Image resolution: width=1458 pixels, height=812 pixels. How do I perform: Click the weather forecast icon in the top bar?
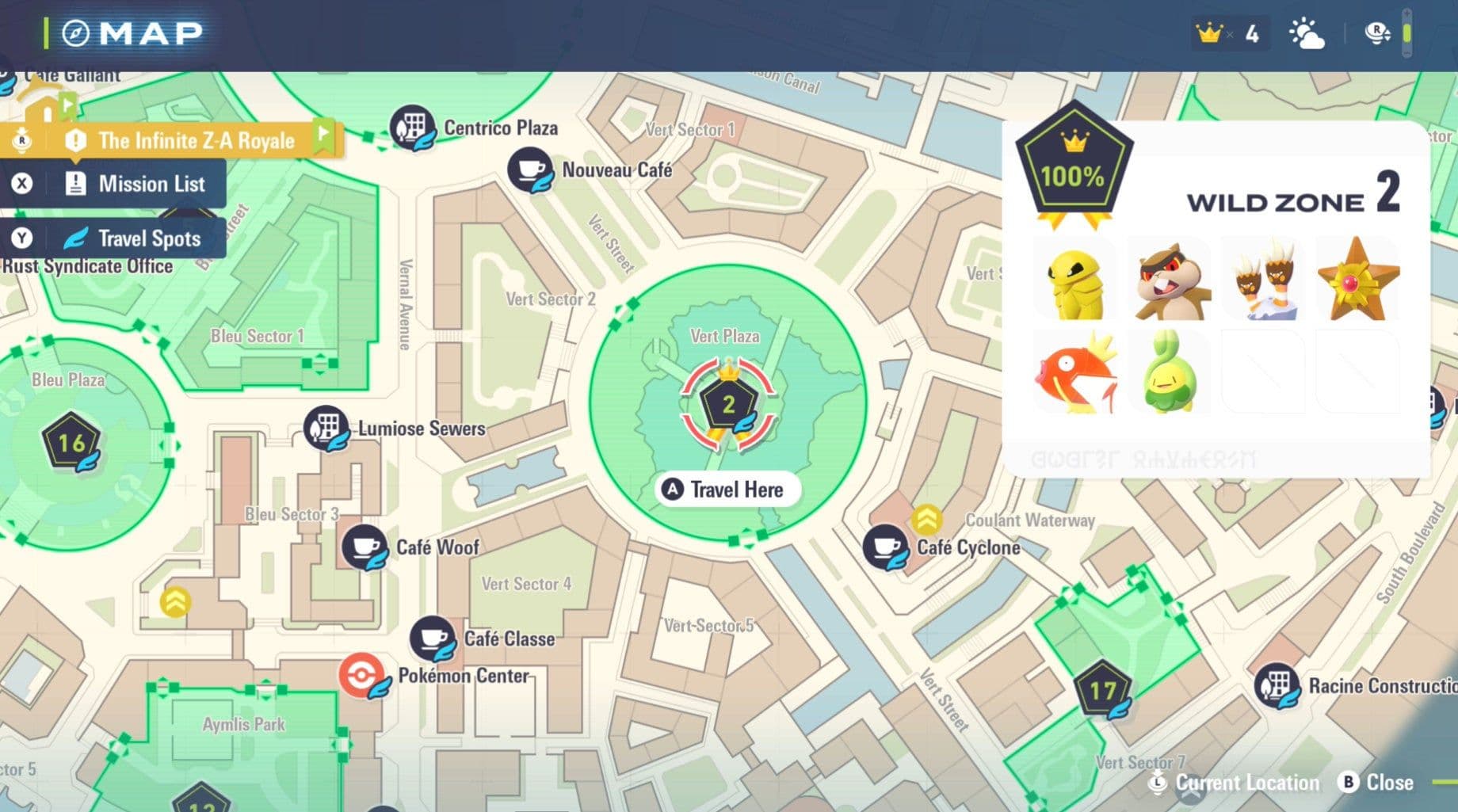[1307, 33]
